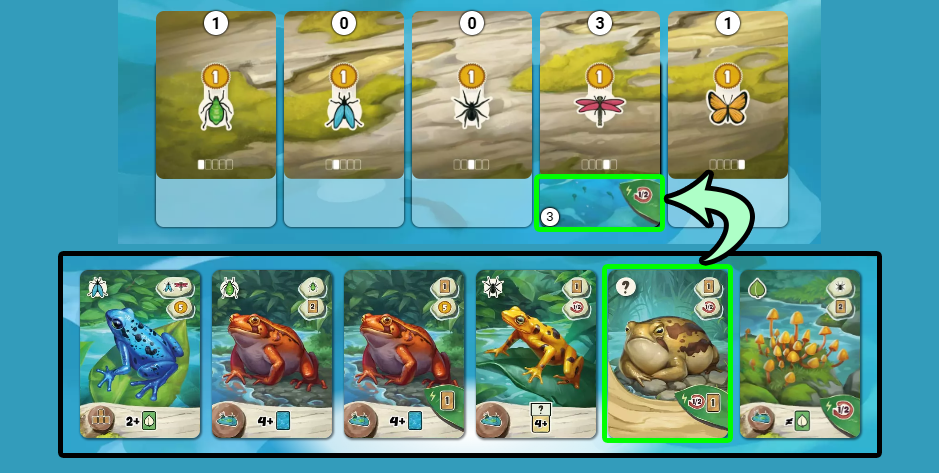
Task: Select the orange mushrooms card
Action: (x=800, y=354)
